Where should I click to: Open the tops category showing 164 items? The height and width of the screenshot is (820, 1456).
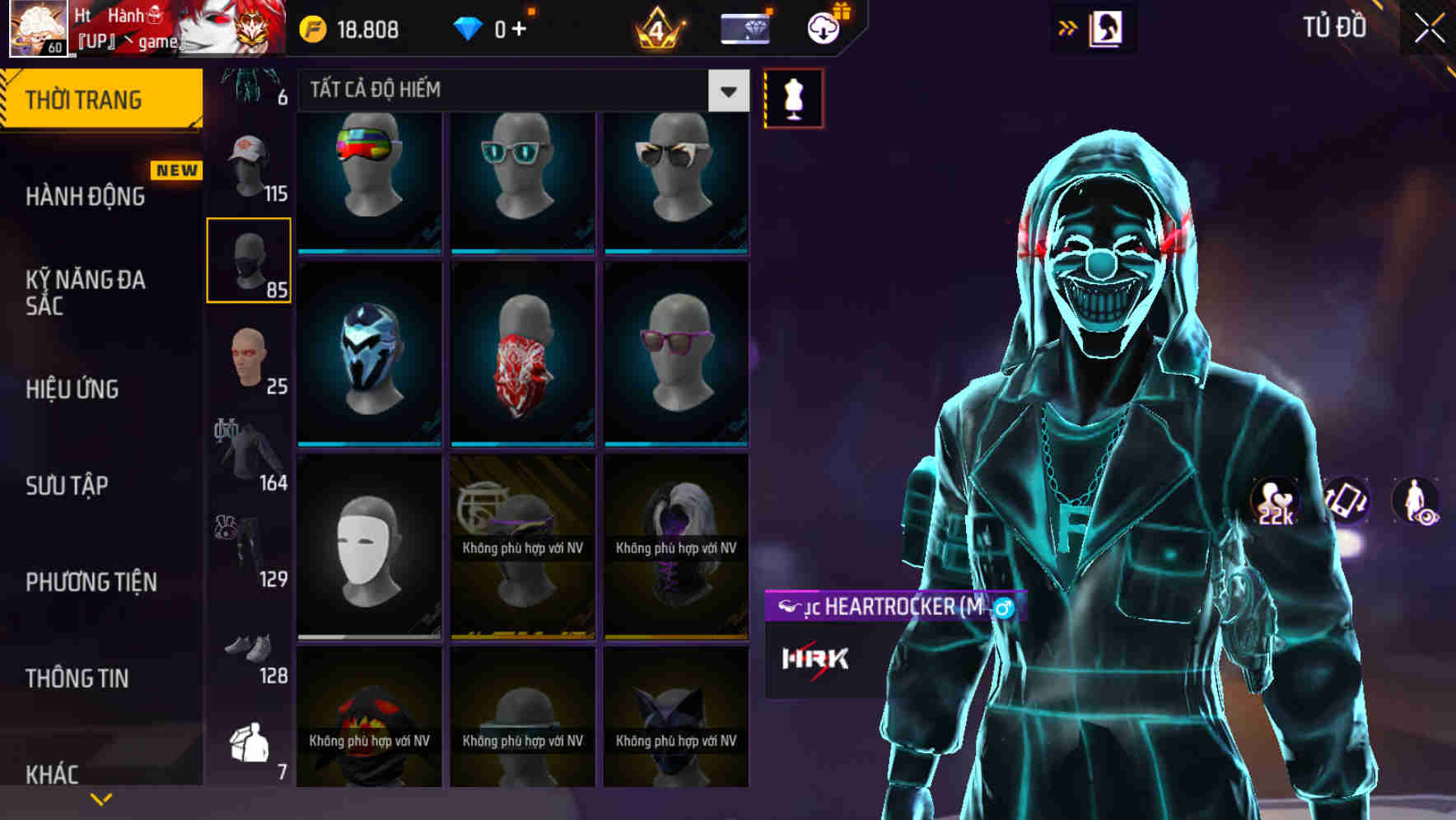coord(250,451)
